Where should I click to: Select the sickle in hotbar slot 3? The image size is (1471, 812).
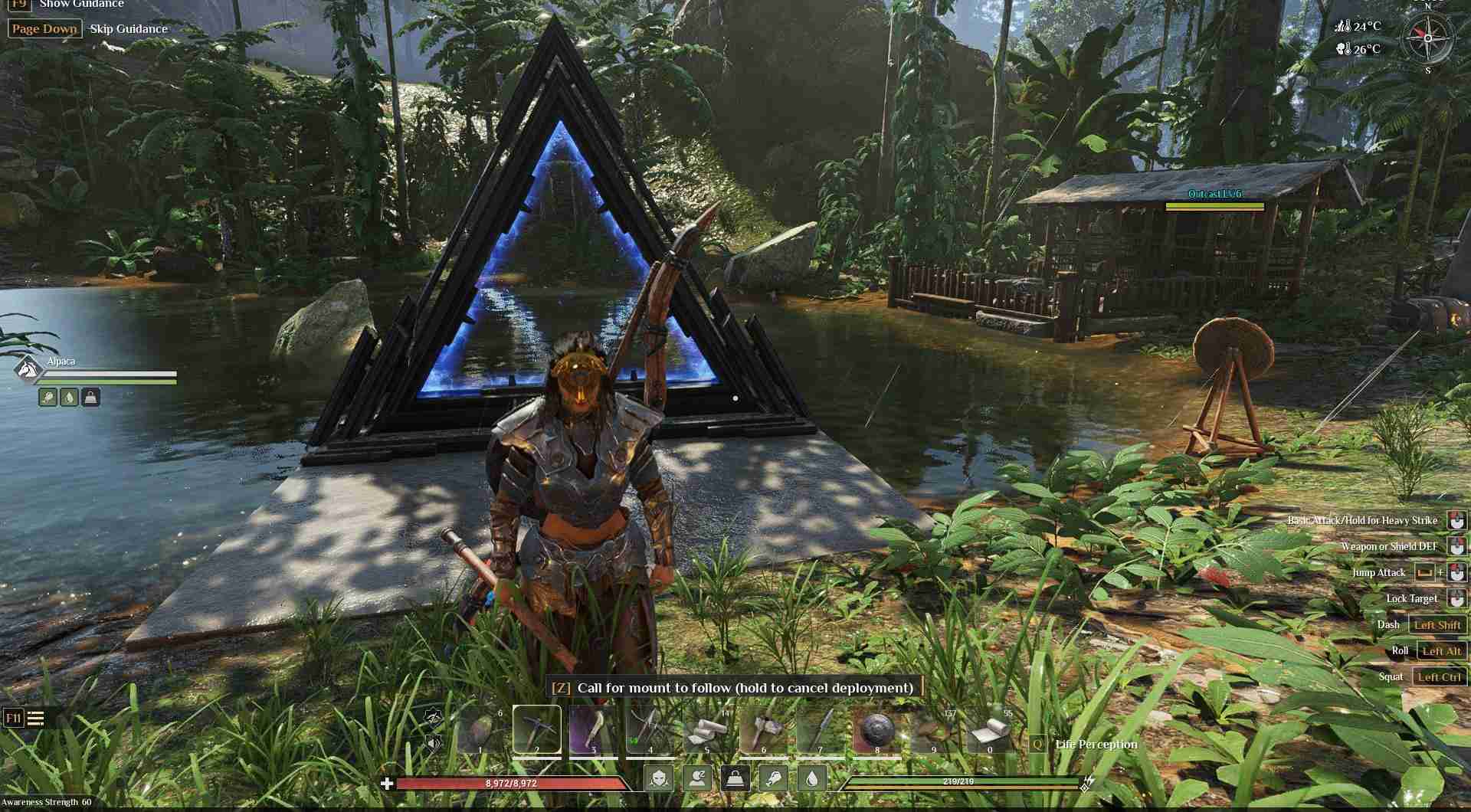(592, 731)
